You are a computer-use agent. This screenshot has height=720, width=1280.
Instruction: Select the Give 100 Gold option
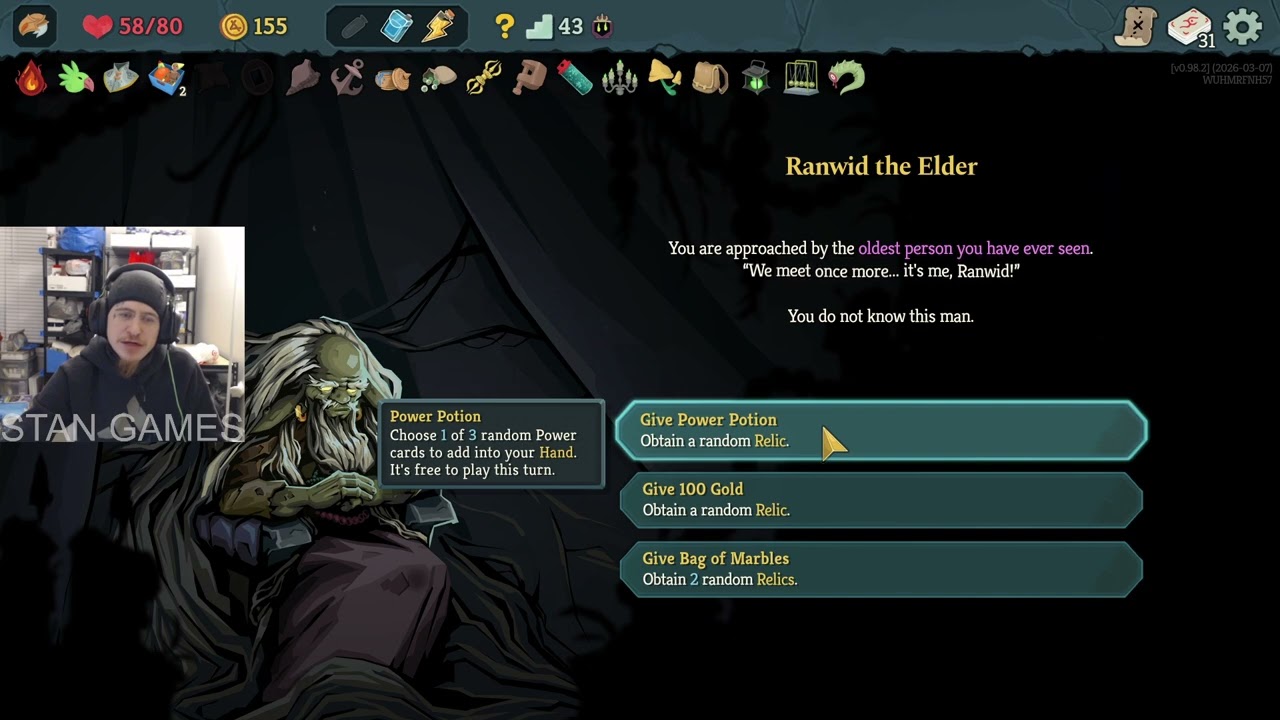click(x=880, y=499)
